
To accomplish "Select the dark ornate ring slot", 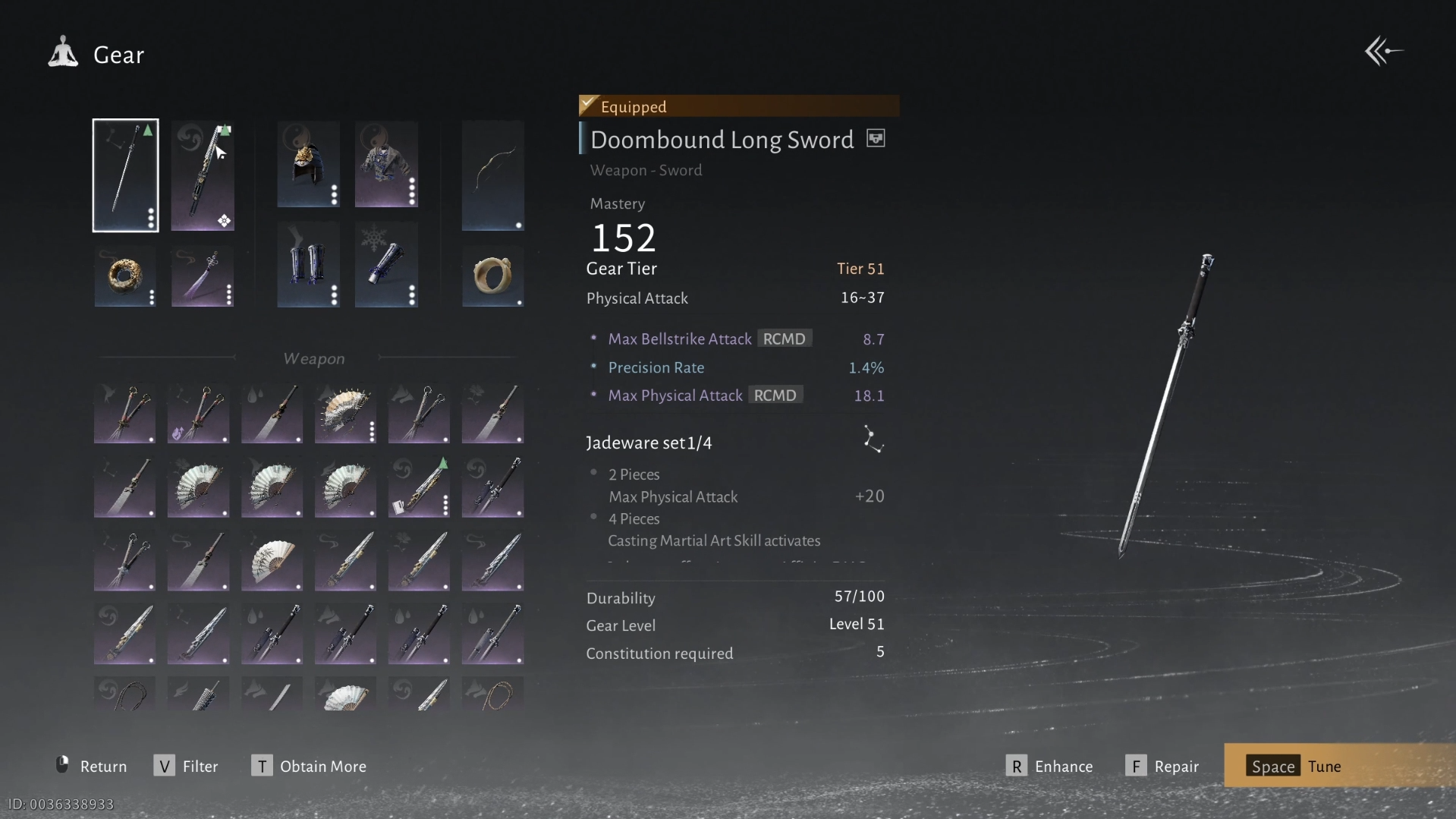I will point(125,276).
